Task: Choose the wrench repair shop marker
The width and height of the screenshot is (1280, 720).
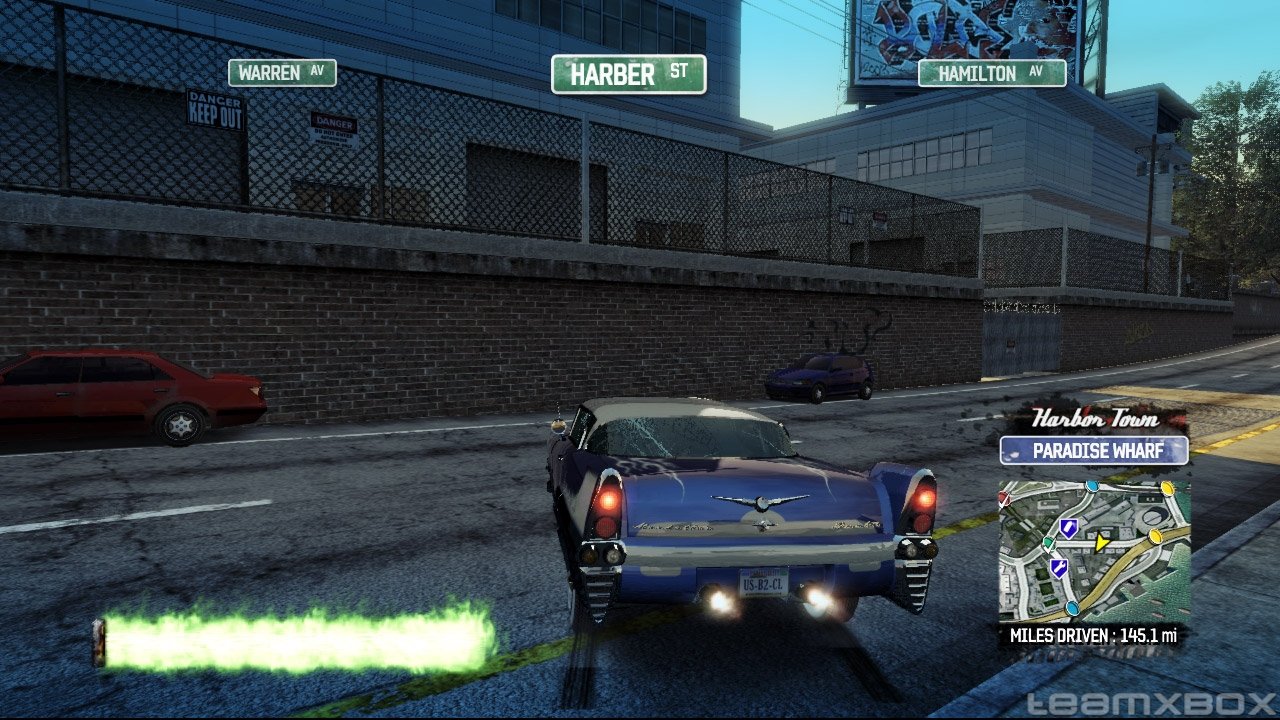Action: [1059, 568]
